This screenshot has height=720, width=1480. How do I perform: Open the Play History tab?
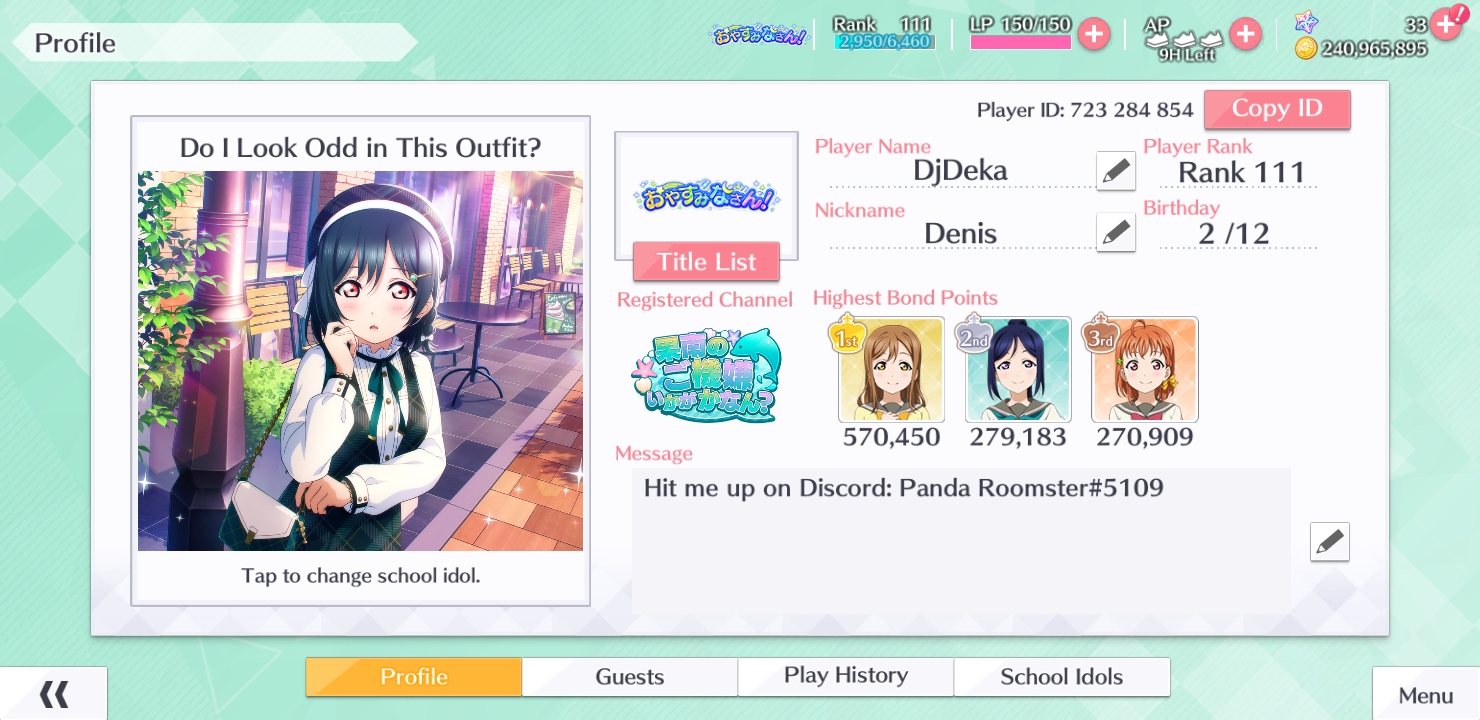coord(846,677)
